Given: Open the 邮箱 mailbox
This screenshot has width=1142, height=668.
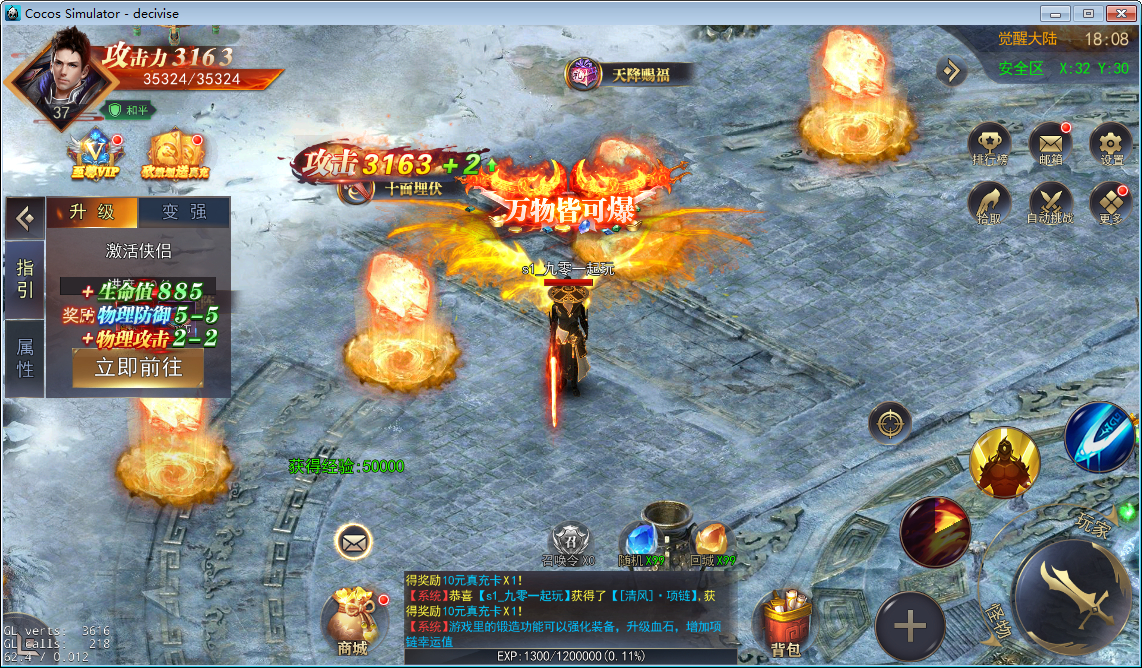Looking at the screenshot, I should pos(1050,144).
